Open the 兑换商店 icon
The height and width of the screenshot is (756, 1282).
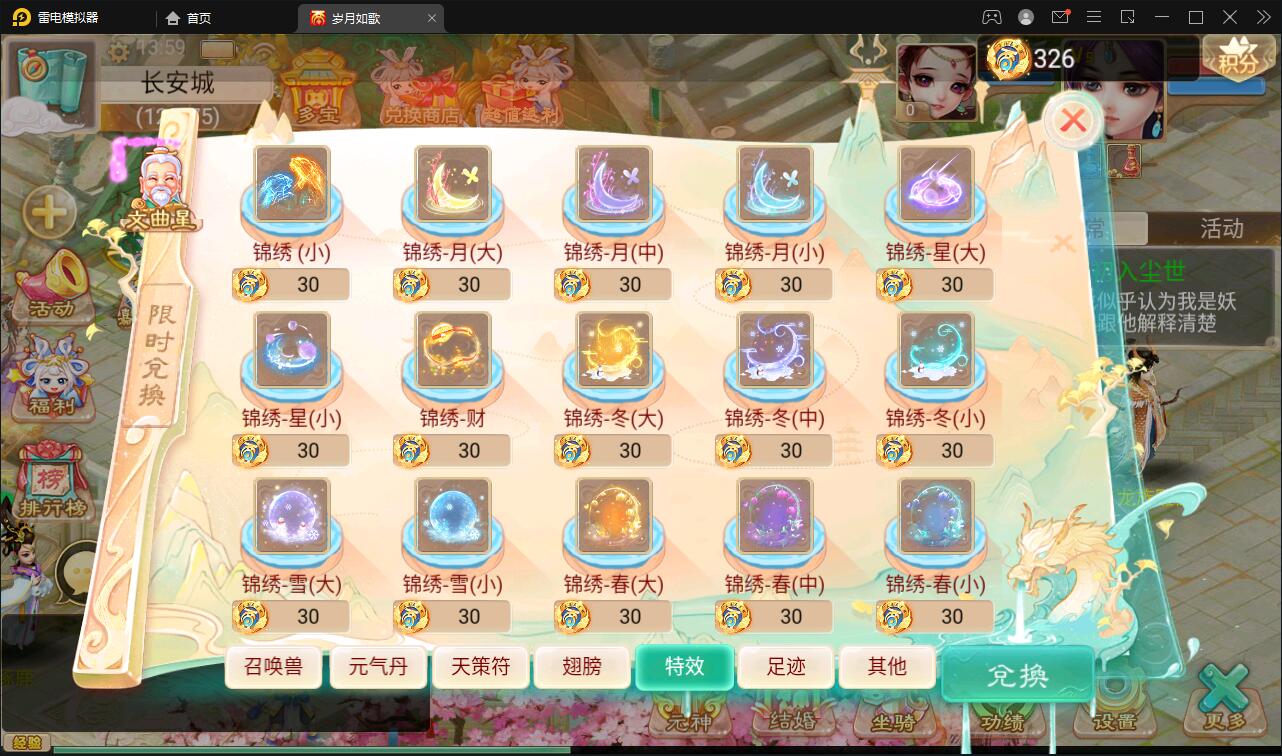click(420, 90)
